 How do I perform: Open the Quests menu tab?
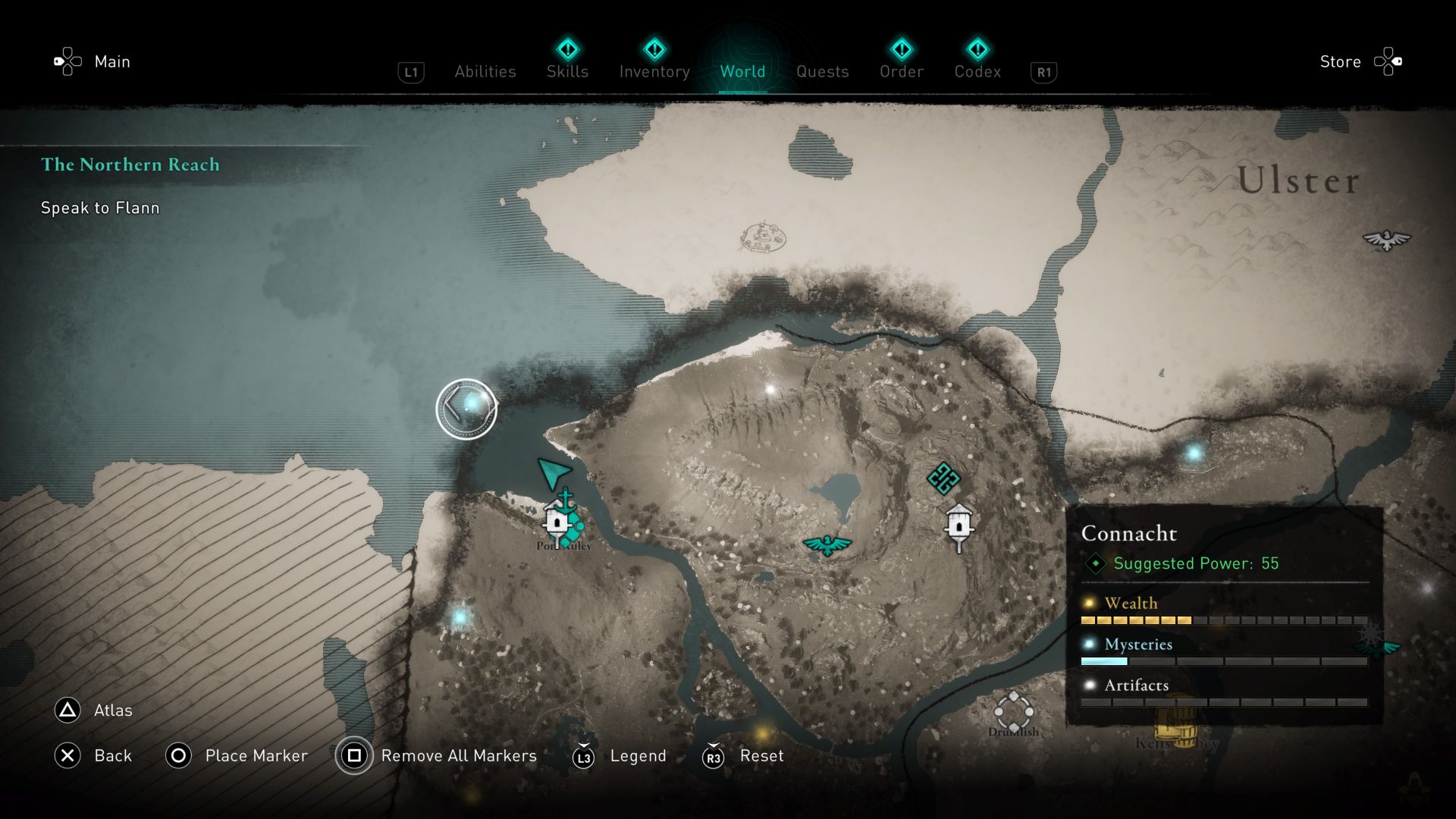[823, 71]
